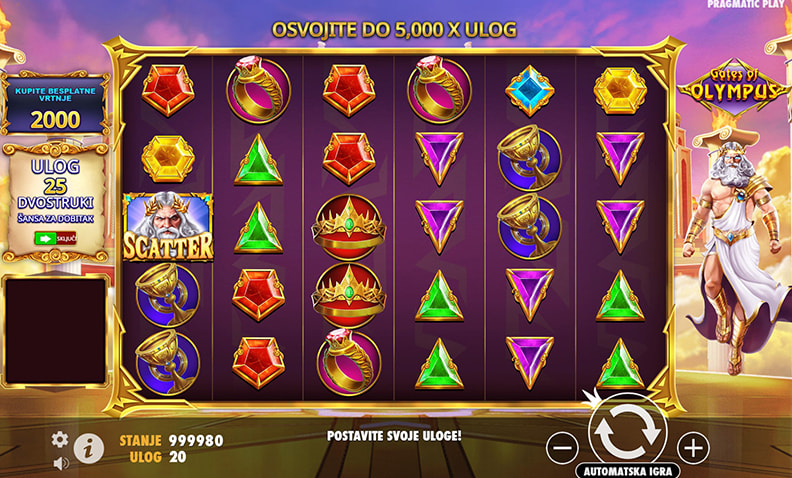Viewport: 792px width, 478px height.
Task: Show game info via the i icon
Action: [88, 448]
